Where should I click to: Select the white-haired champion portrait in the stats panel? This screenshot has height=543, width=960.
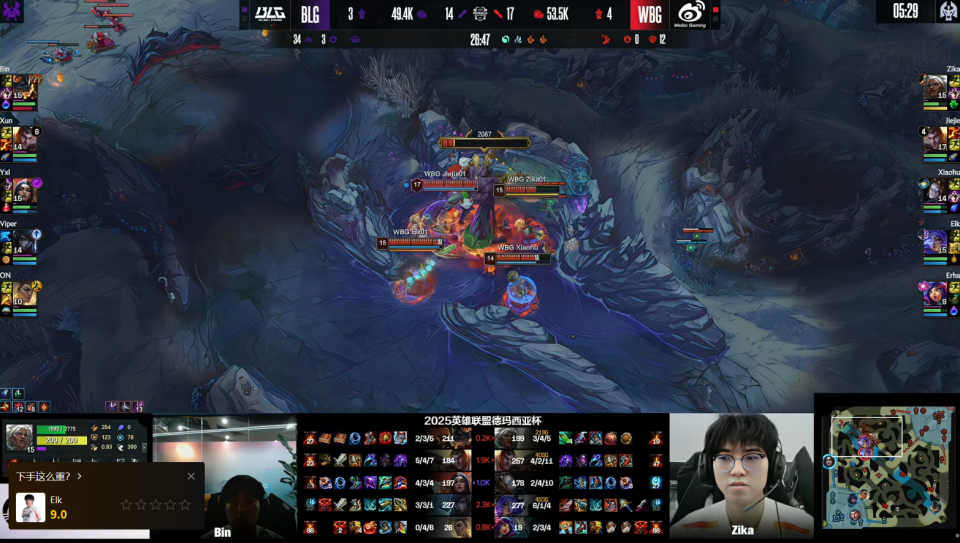[x=19, y=437]
